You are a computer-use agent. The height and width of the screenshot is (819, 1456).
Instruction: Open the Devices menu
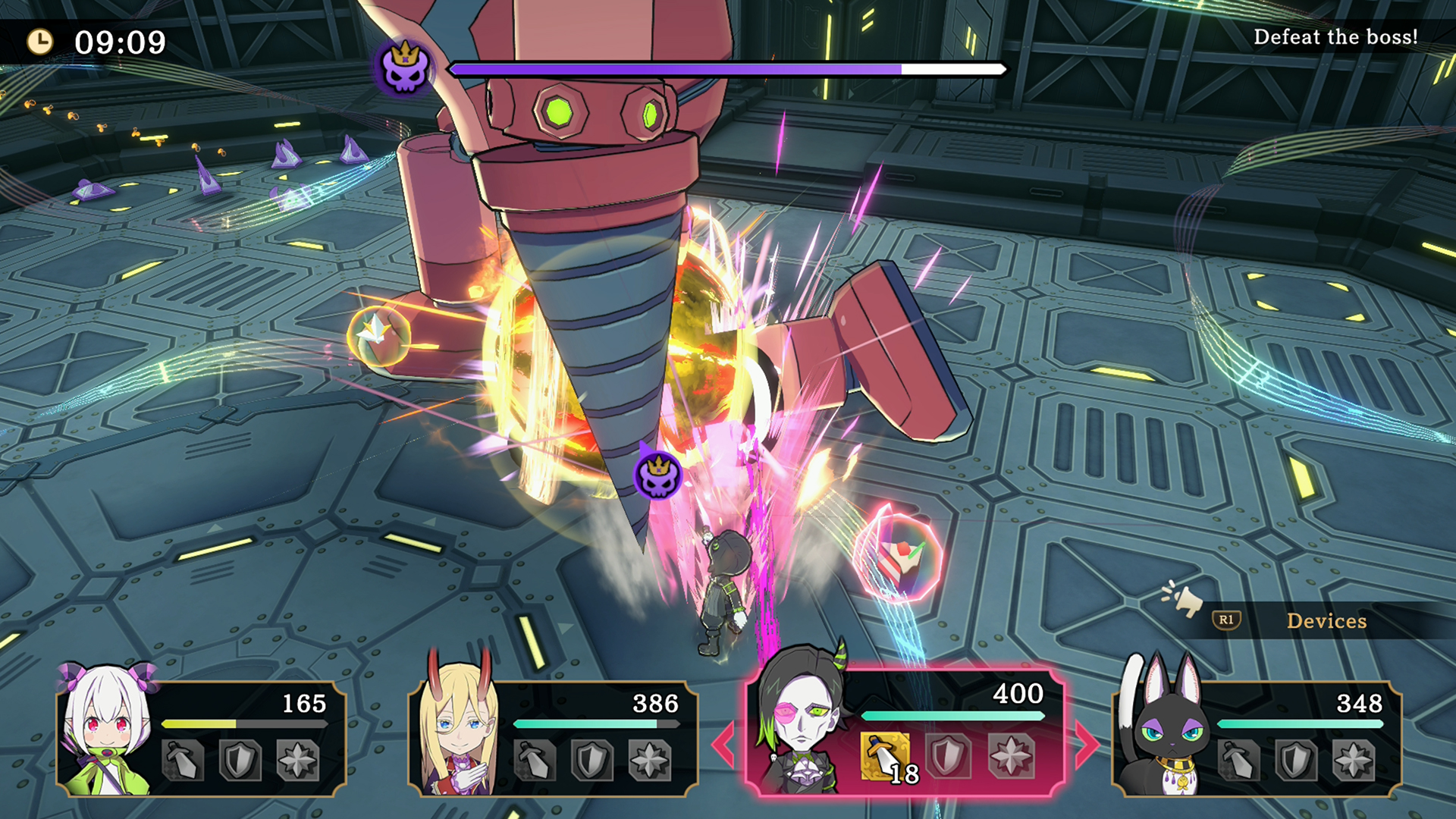click(1326, 621)
